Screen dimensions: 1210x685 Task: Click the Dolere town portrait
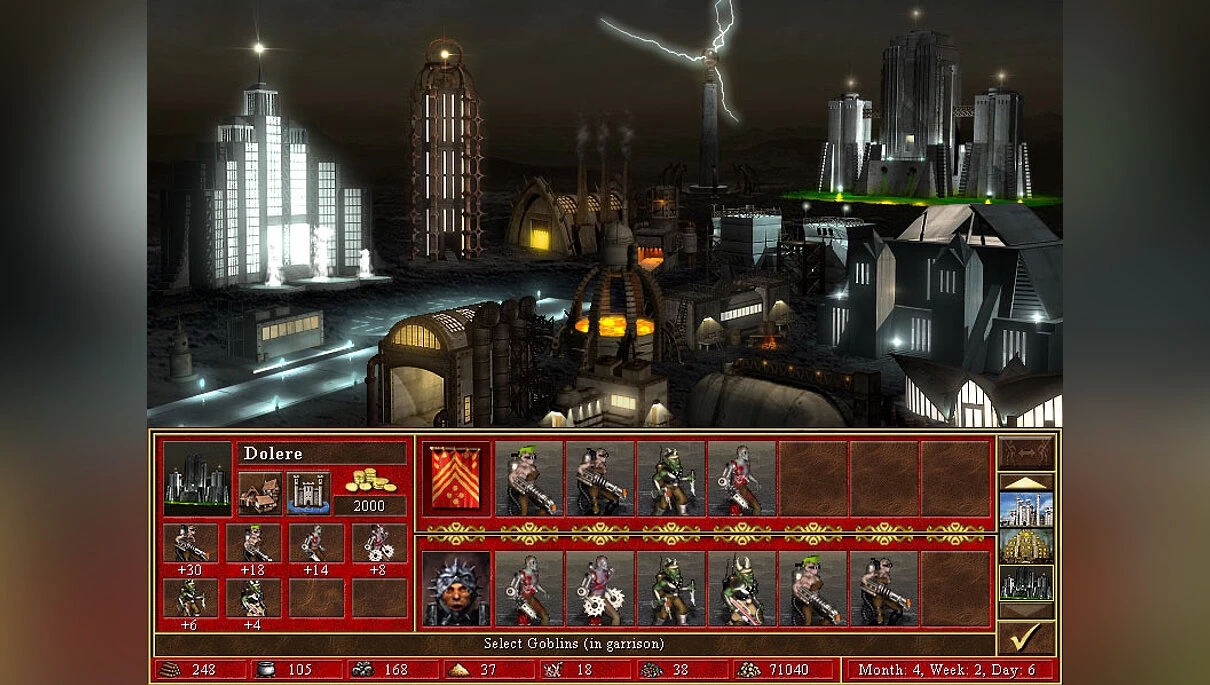197,479
